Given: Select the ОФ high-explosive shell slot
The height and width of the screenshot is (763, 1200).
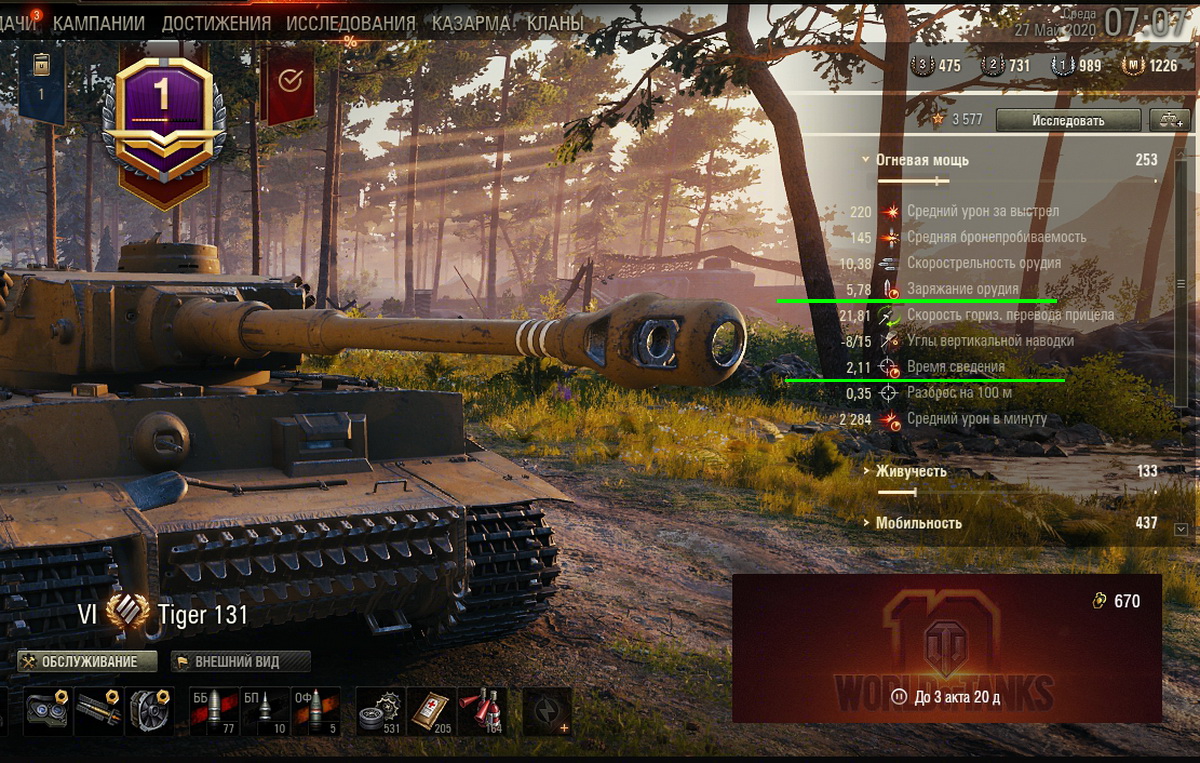Looking at the screenshot, I should pos(315,710).
